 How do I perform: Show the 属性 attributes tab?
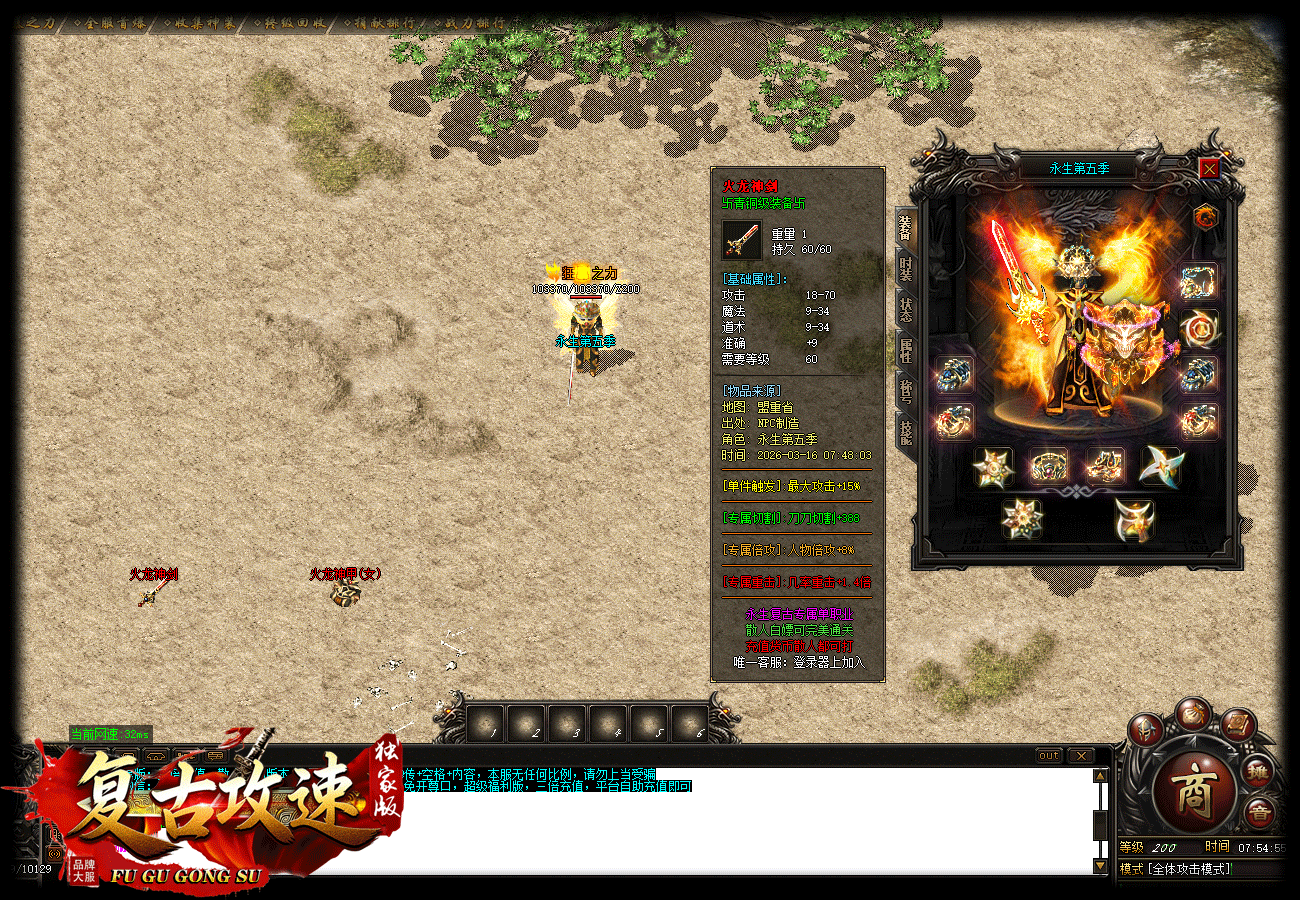[905, 350]
